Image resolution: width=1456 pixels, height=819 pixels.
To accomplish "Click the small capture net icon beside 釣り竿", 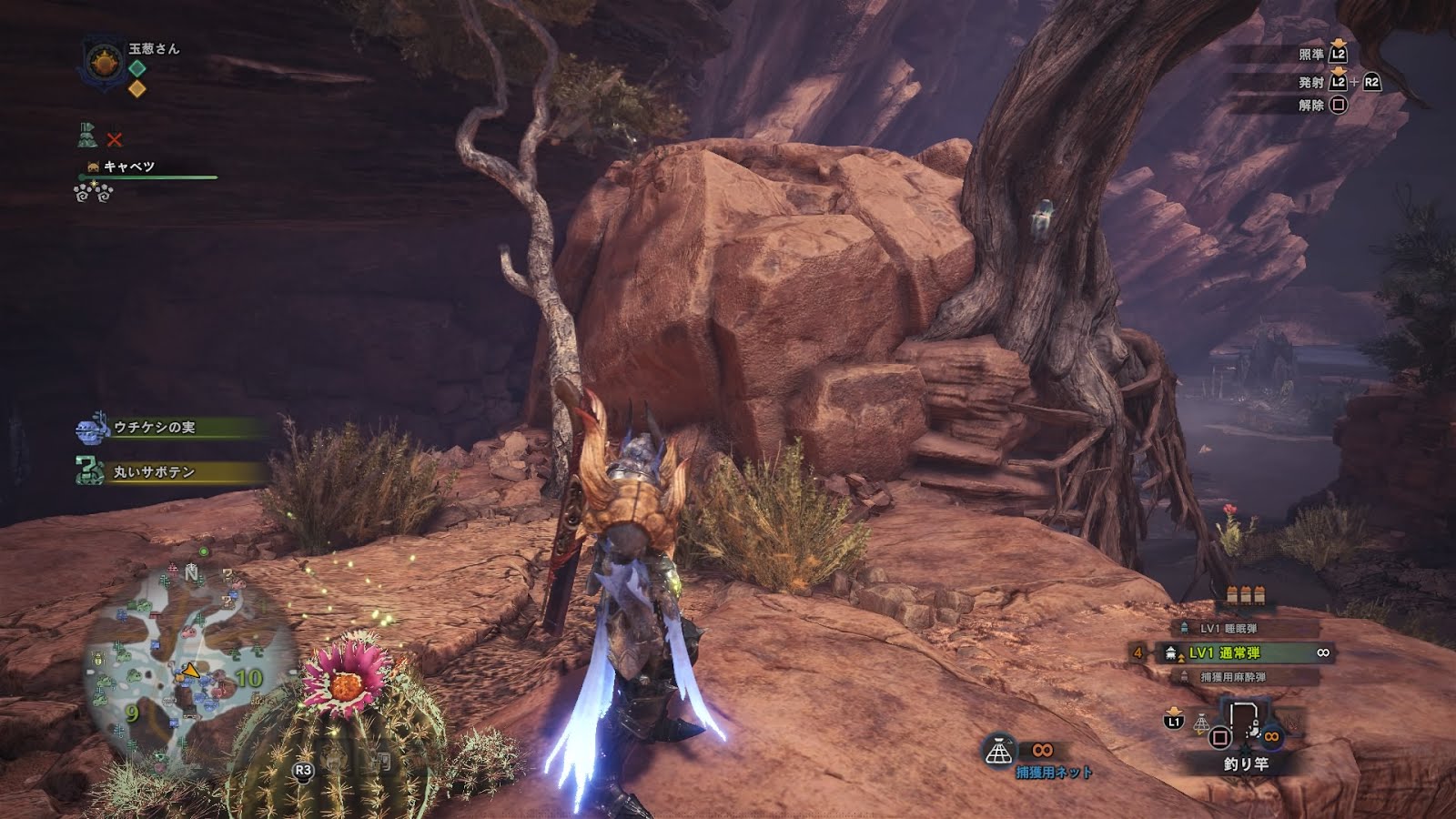I will point(1201,723).
